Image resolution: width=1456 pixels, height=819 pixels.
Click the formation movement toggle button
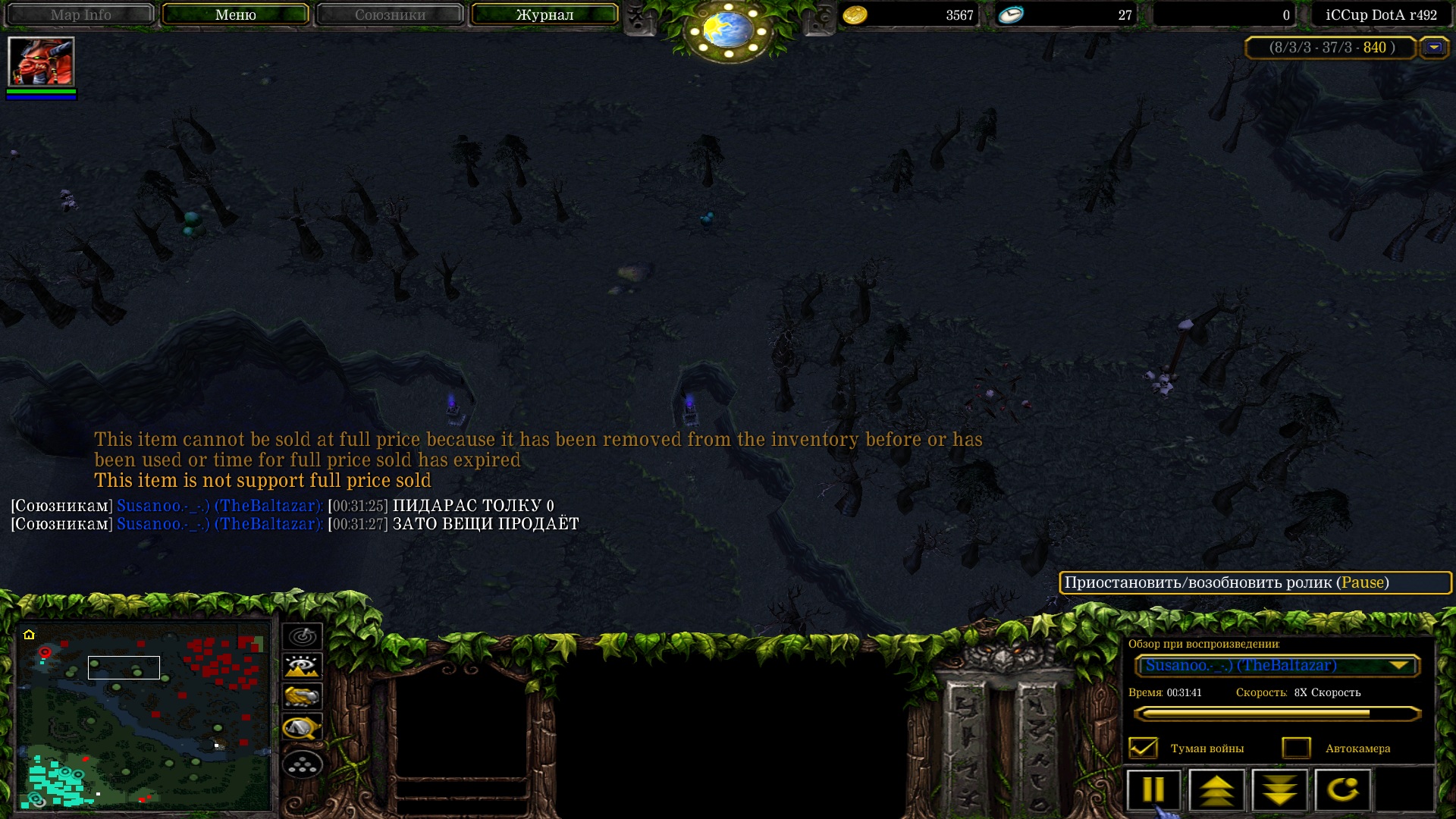point(303,765)
